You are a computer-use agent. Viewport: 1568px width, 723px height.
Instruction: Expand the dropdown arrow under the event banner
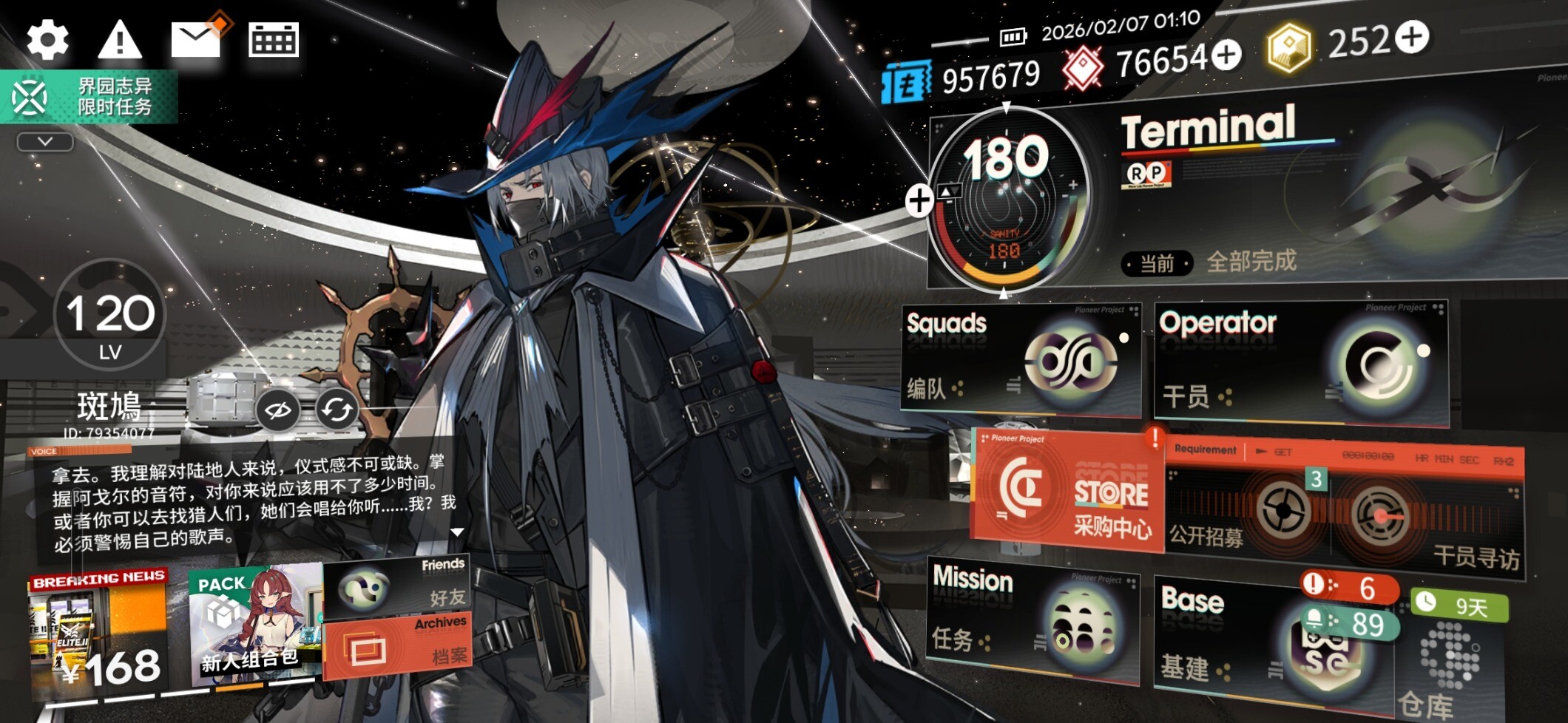tap(45, 141)
